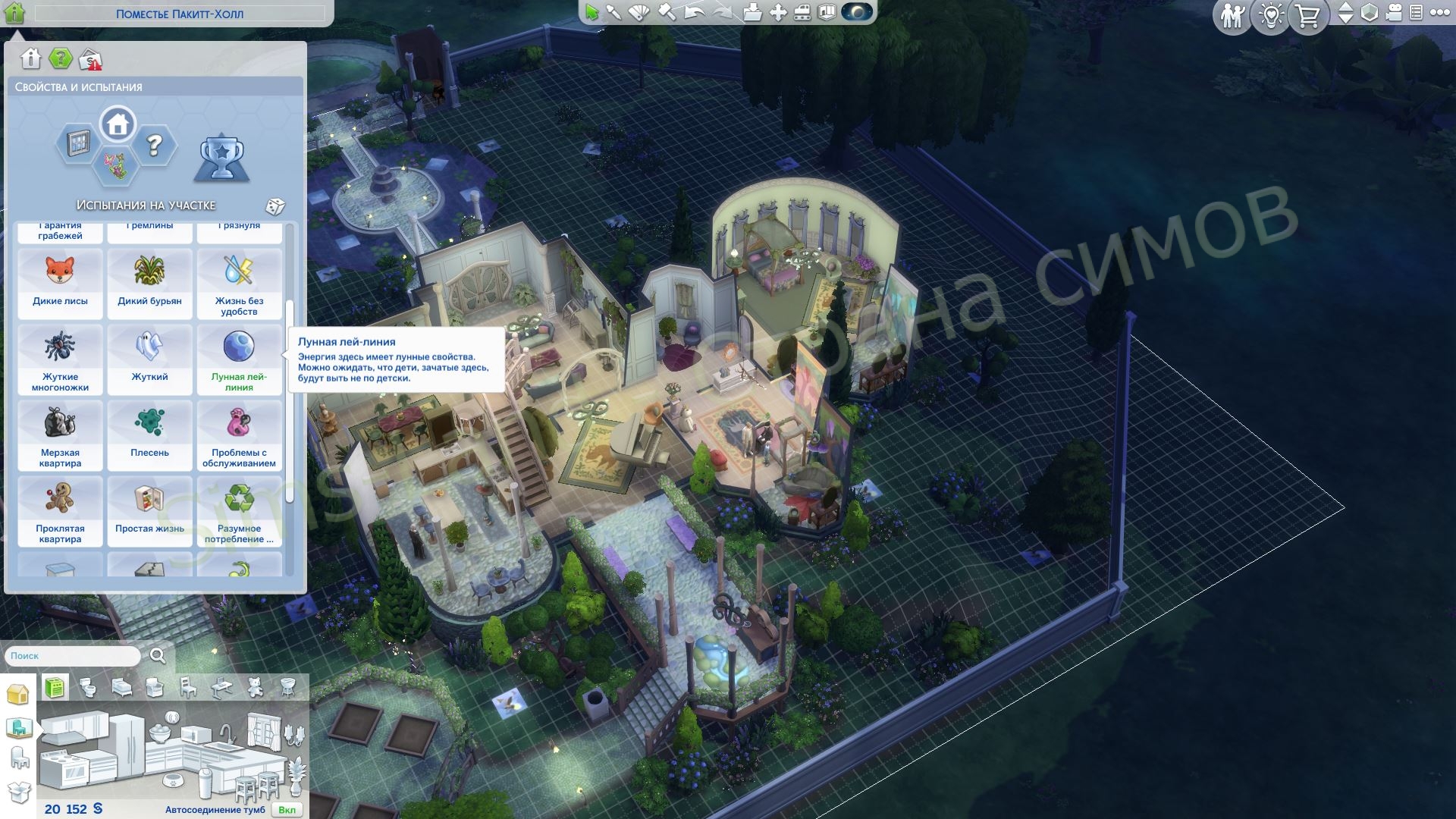The width and height of the screenshot is (1456, 819).
Task: Select the Простая жизнь challenge
Action: (x=149, y=511)
